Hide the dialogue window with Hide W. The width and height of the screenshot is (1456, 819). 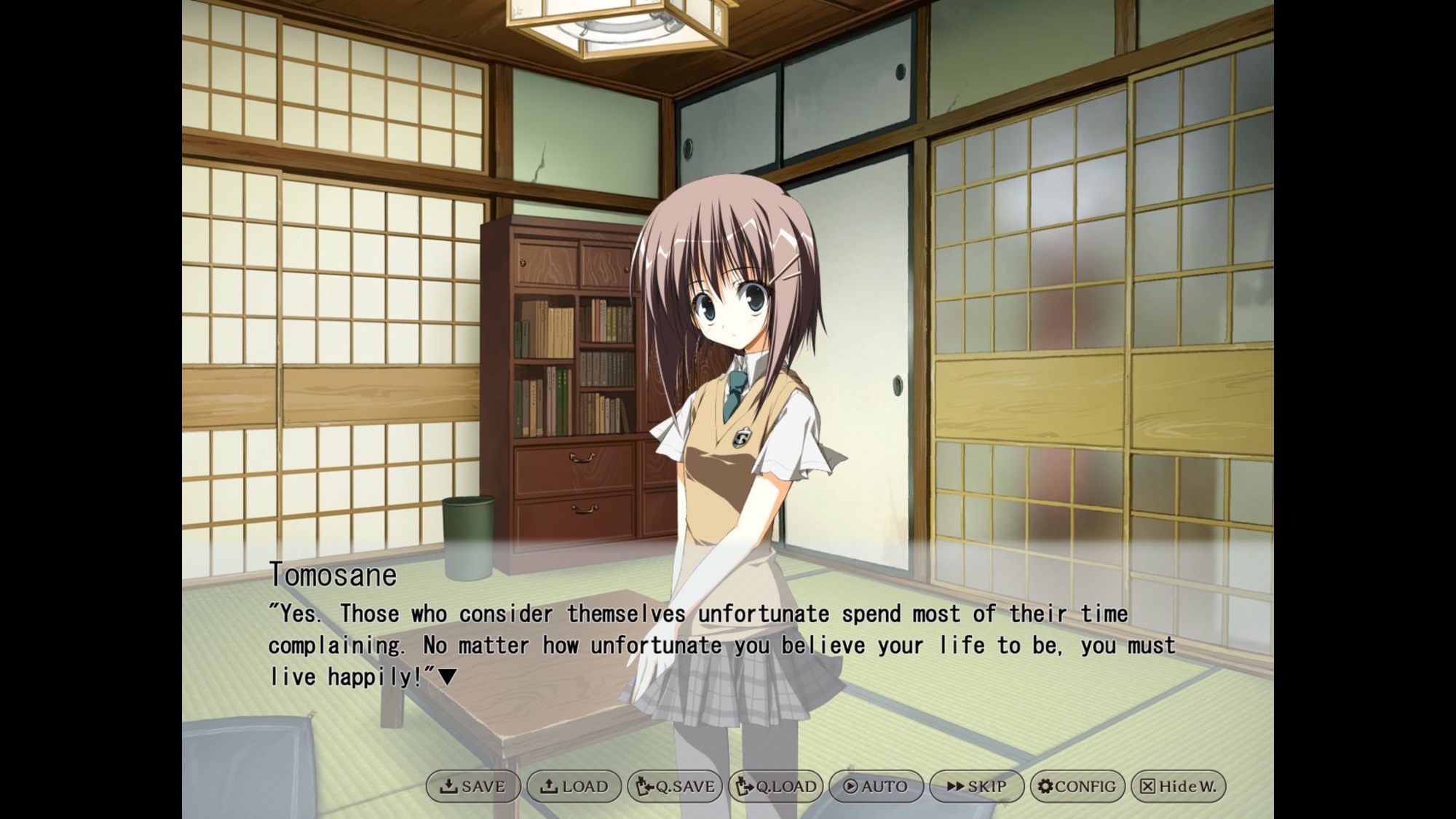pyautogui.click(x=1178, y=786)
